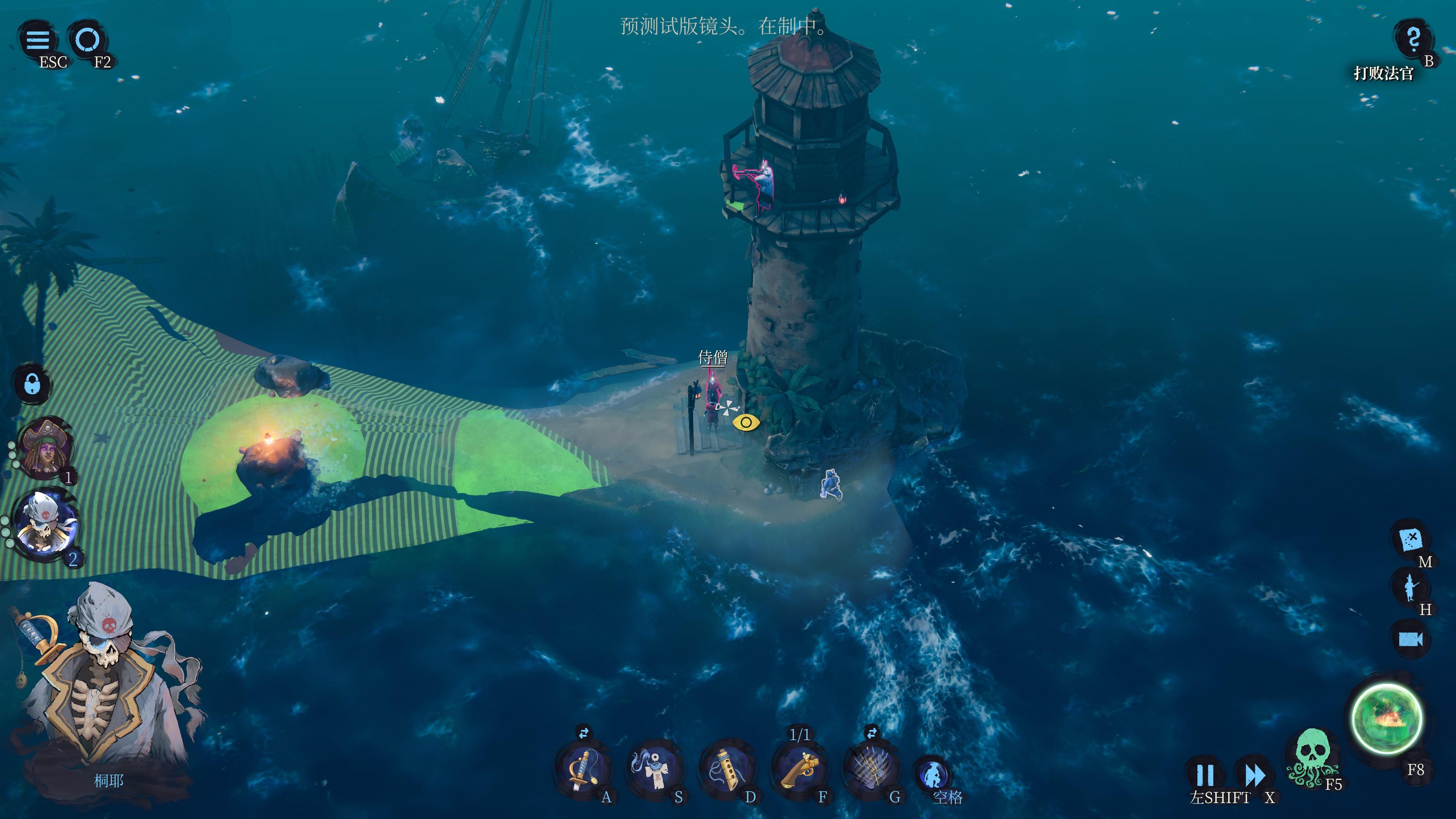Swap the sword skill with arrows icon
Screen dimensions: 1456x819
pyautogui.click(x=583, y=733)
